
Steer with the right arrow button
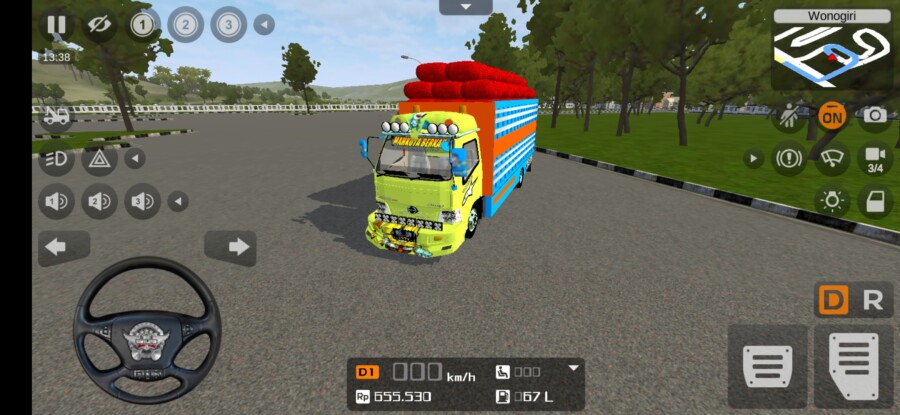tap(230, 247)
